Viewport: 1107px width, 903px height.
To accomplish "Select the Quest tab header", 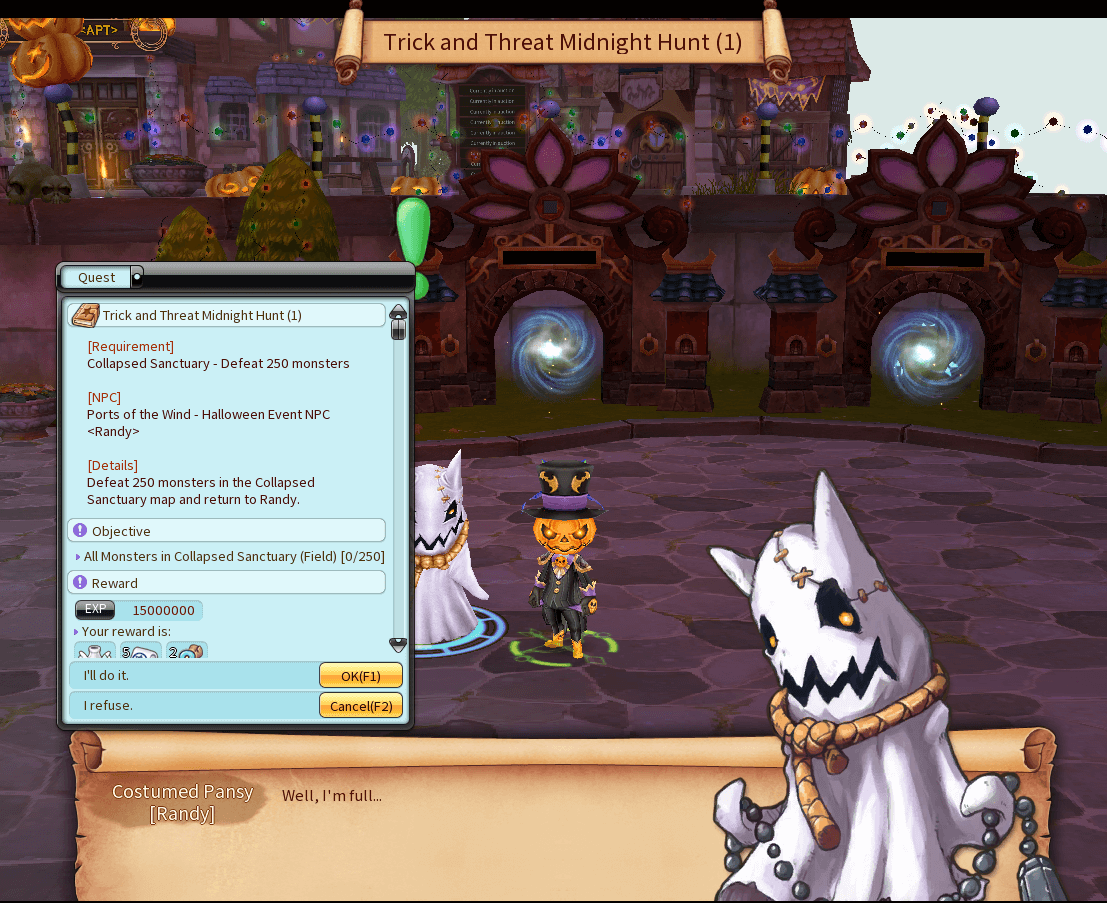I will (x=96, y=277).
